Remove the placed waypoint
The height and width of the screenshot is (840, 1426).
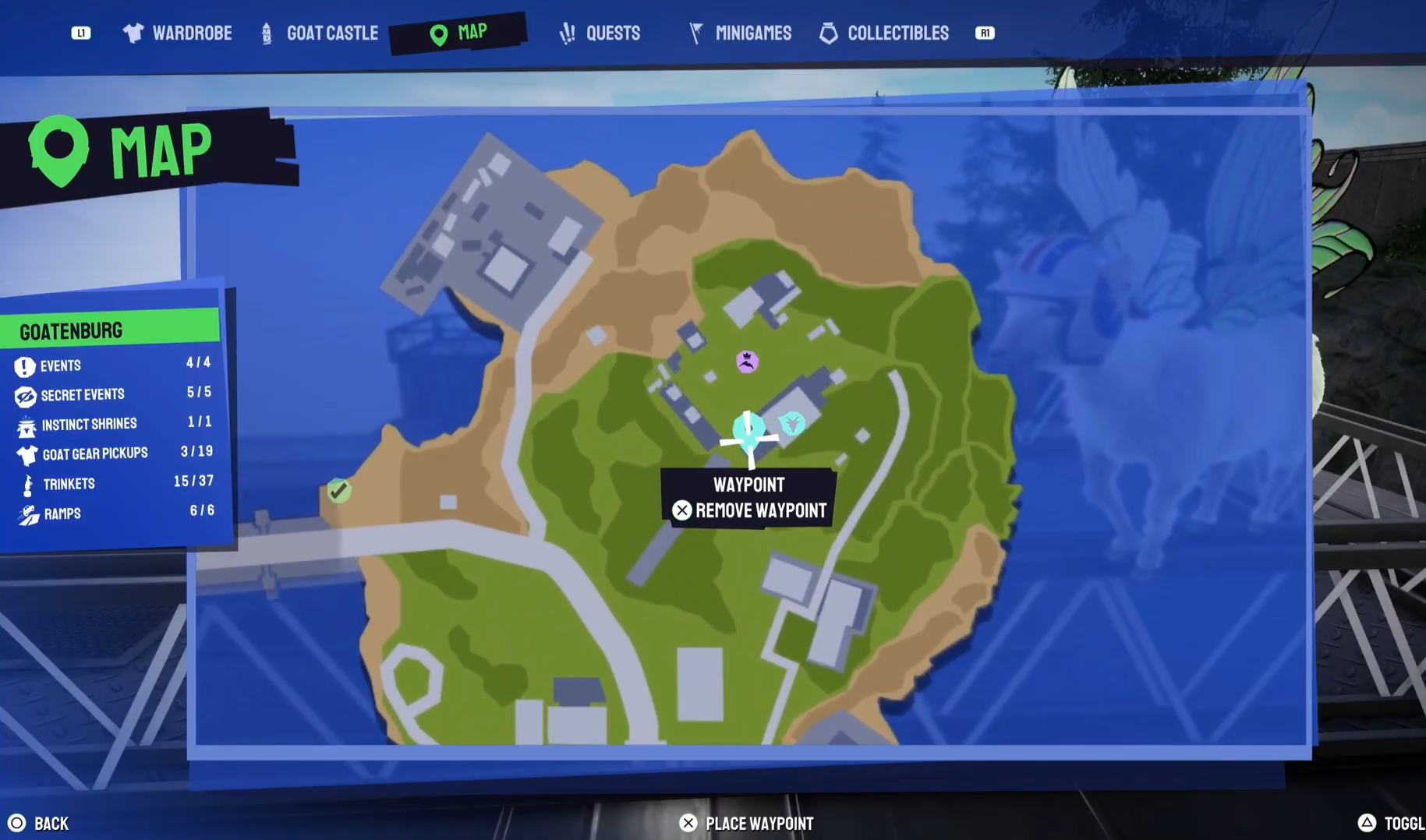point(747,510)
